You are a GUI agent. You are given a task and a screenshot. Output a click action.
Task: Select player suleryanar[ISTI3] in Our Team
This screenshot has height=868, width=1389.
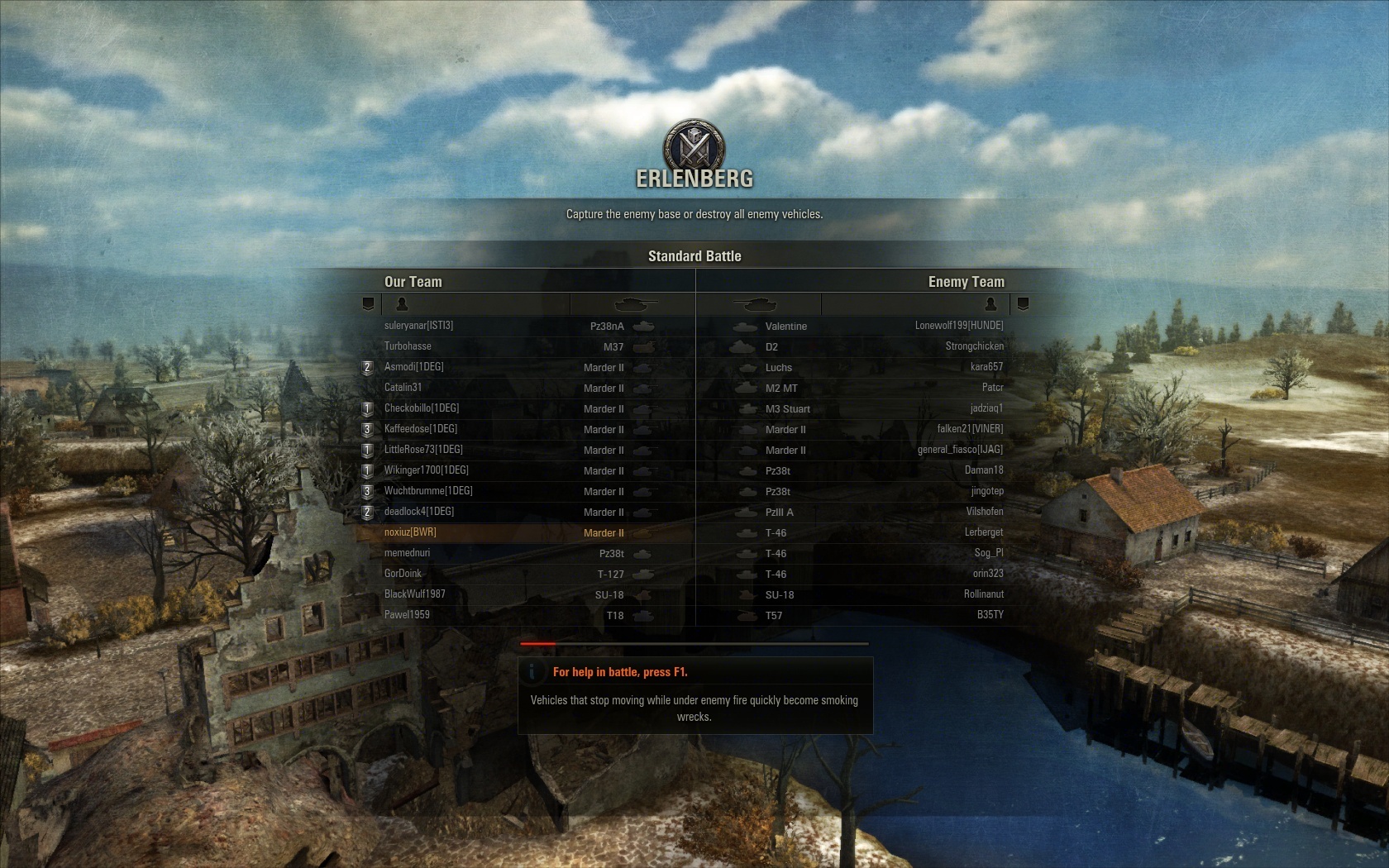tap(418, 326)
